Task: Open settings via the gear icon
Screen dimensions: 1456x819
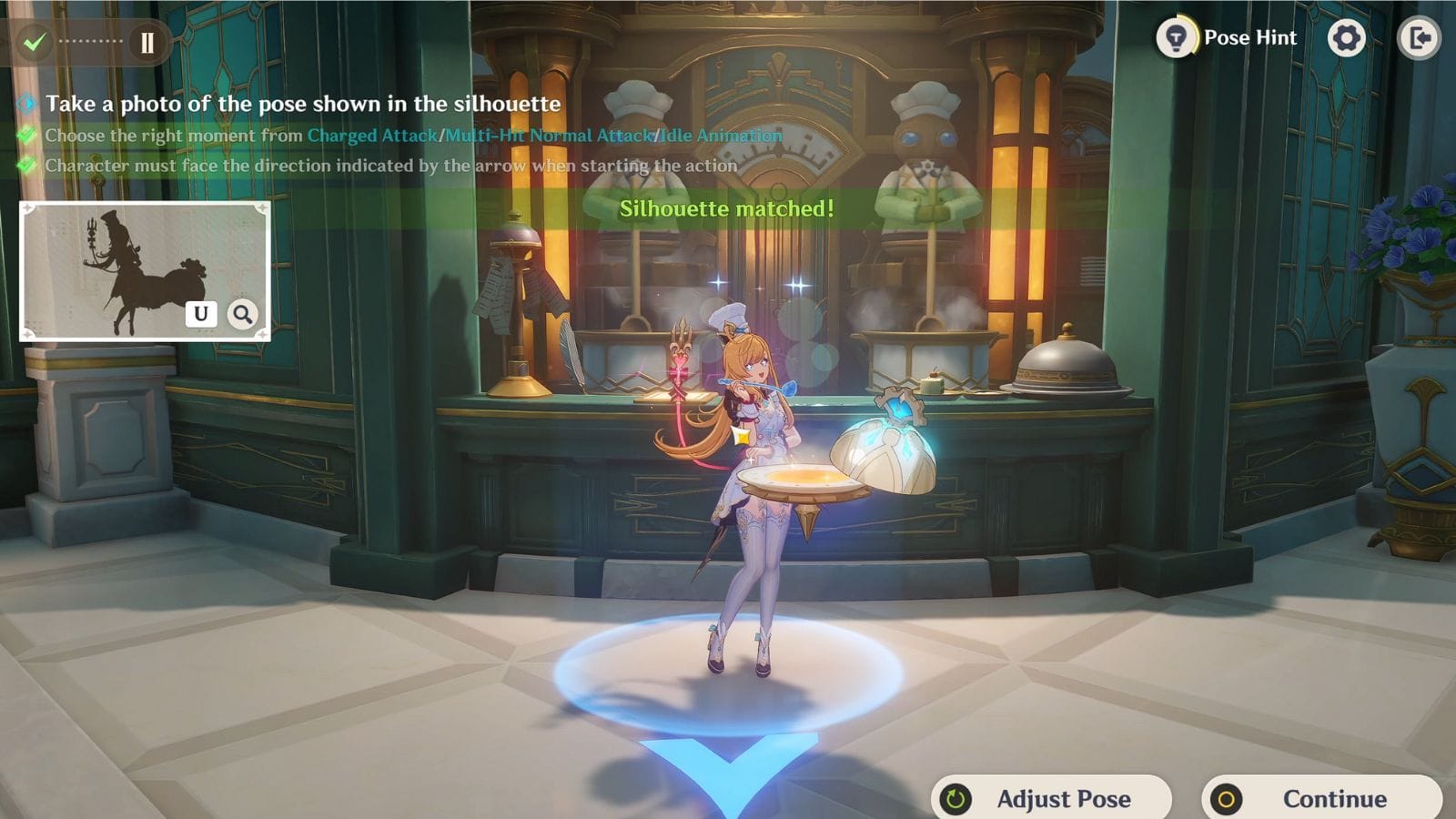Action: [x=1346, y=38]
